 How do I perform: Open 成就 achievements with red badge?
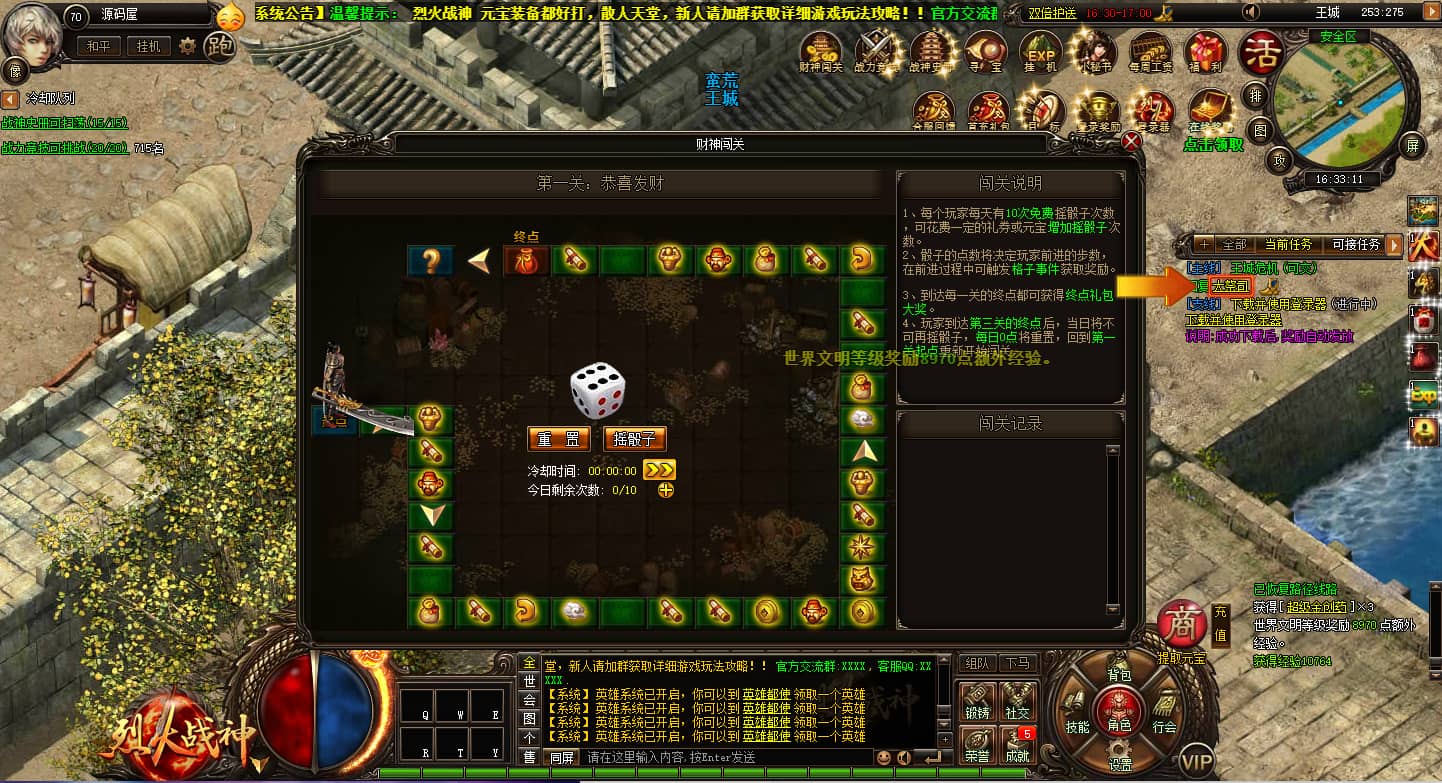tap(1018, 745)
